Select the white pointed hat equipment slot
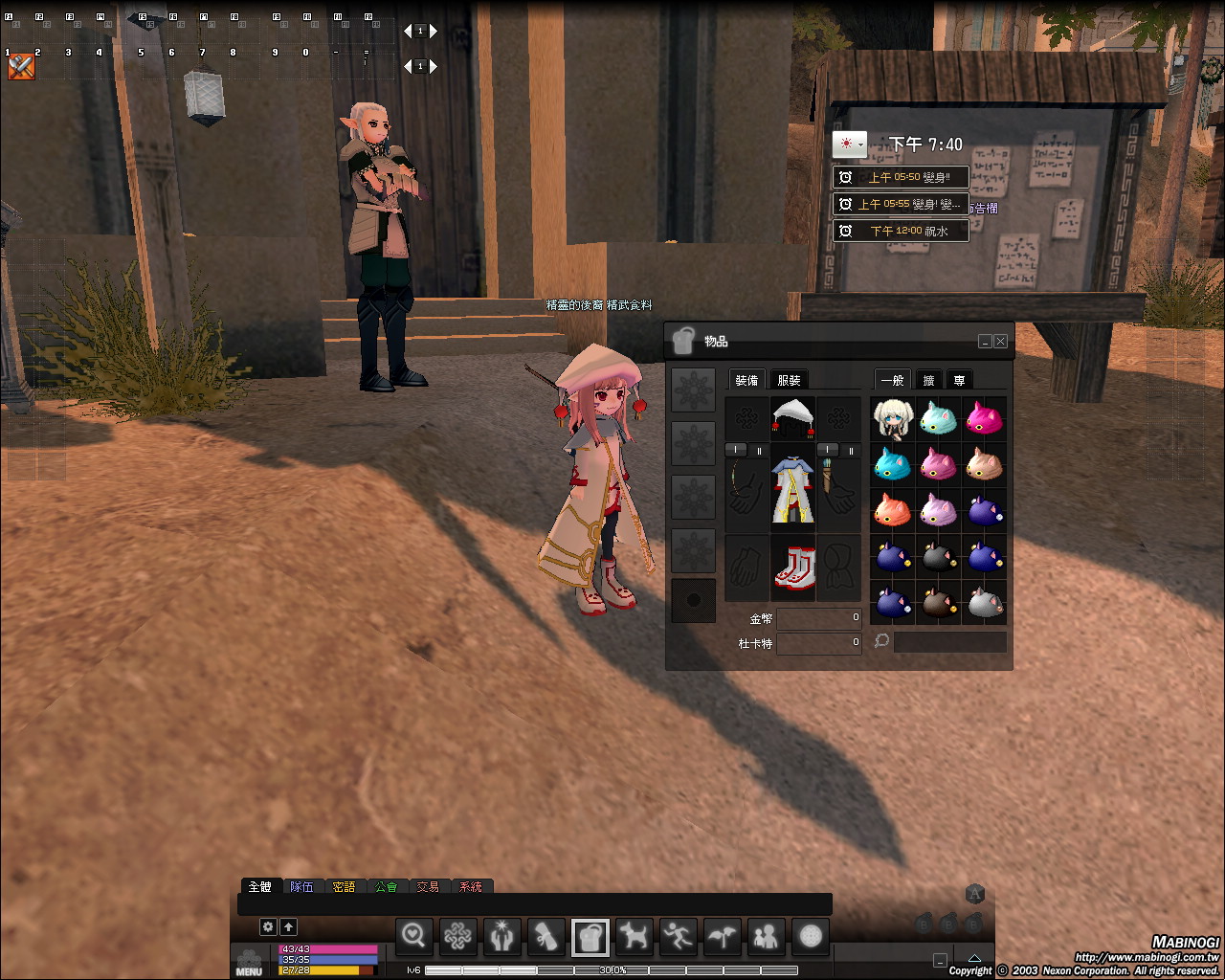This screenshot has width=1225, height=980. (793, 418)
